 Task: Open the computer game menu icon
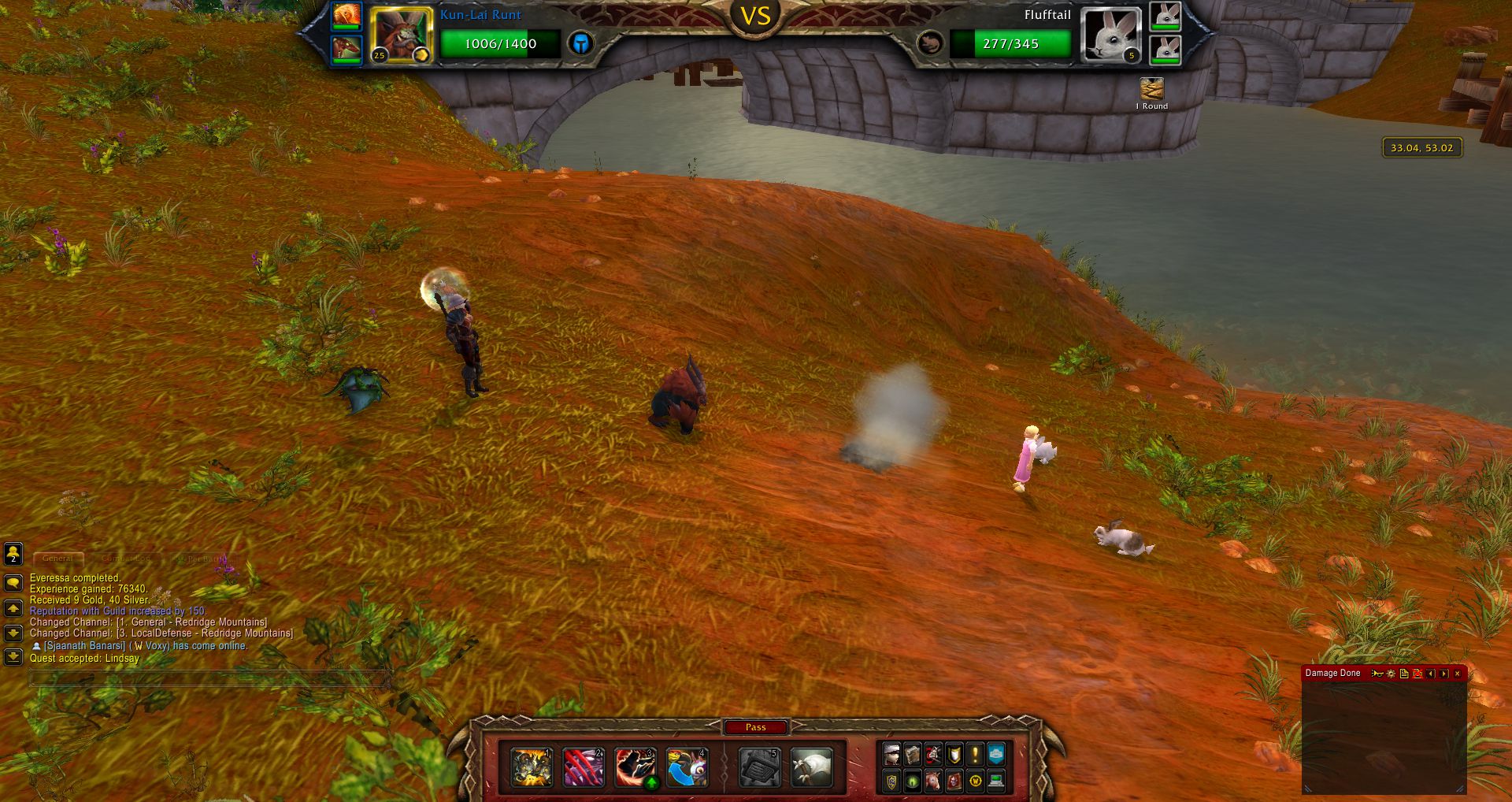click(x=996, y=781)
